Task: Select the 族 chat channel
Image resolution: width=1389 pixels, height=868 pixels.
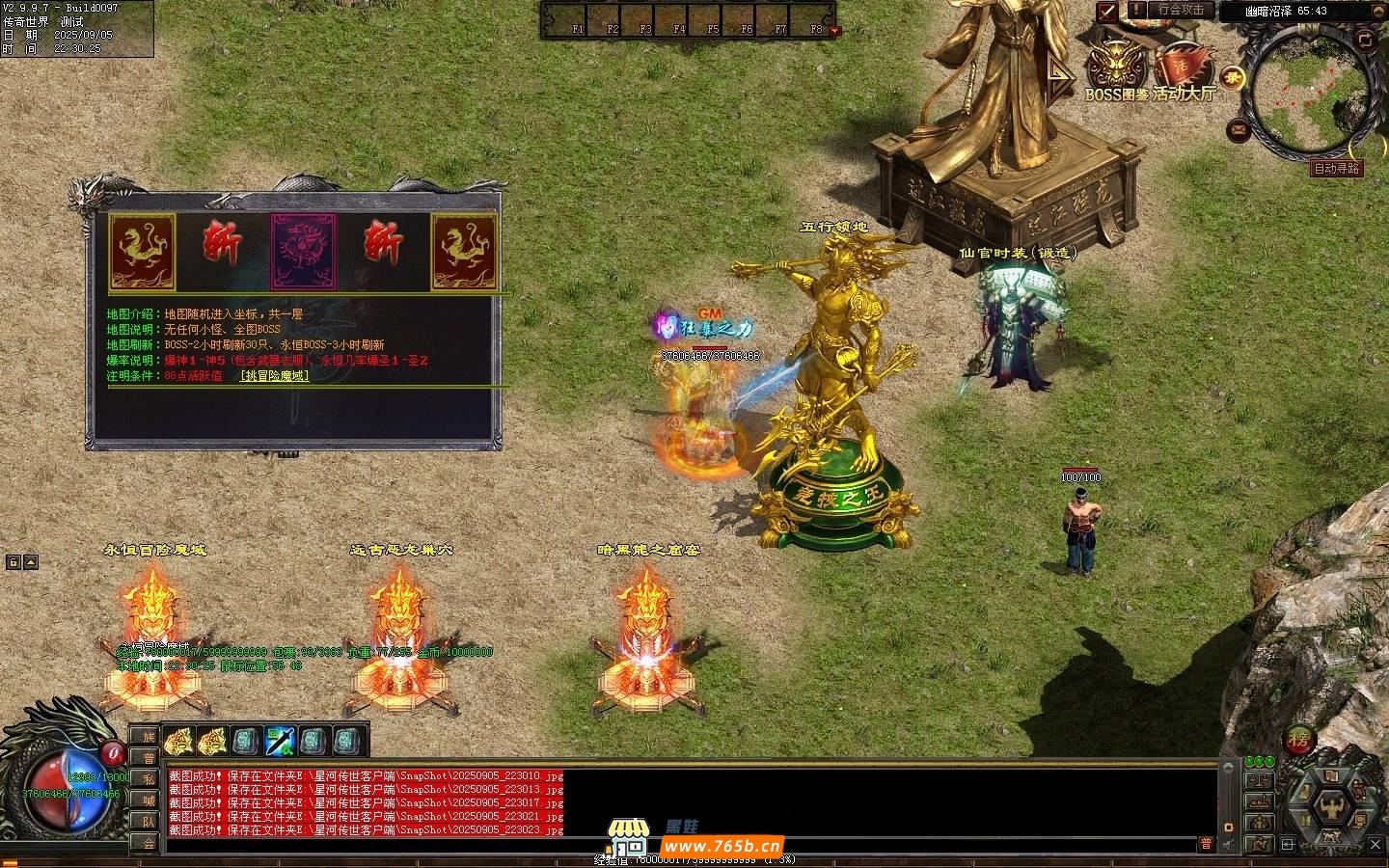Action: coord(149,738)
